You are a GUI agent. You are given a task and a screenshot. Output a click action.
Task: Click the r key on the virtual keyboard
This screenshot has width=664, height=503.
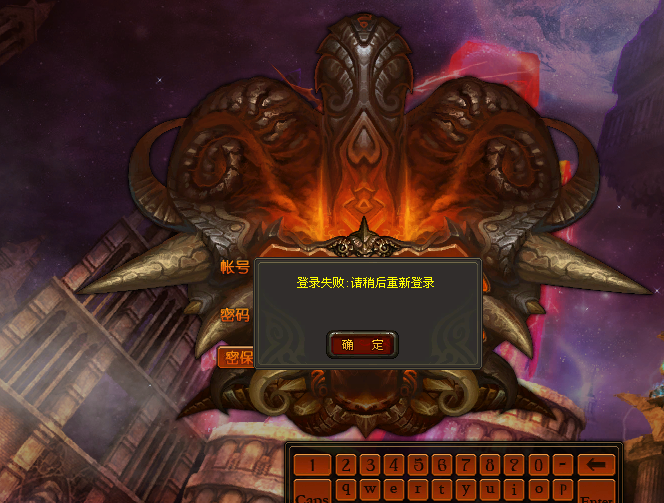(x=418, y=490)
